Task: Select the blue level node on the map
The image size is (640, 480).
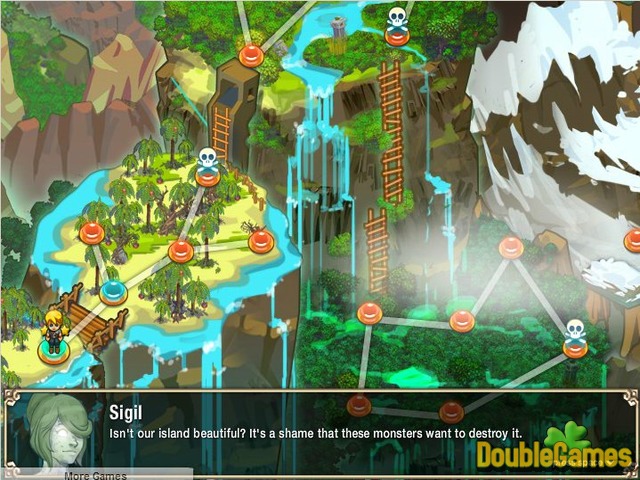Action: coord(113,292)
